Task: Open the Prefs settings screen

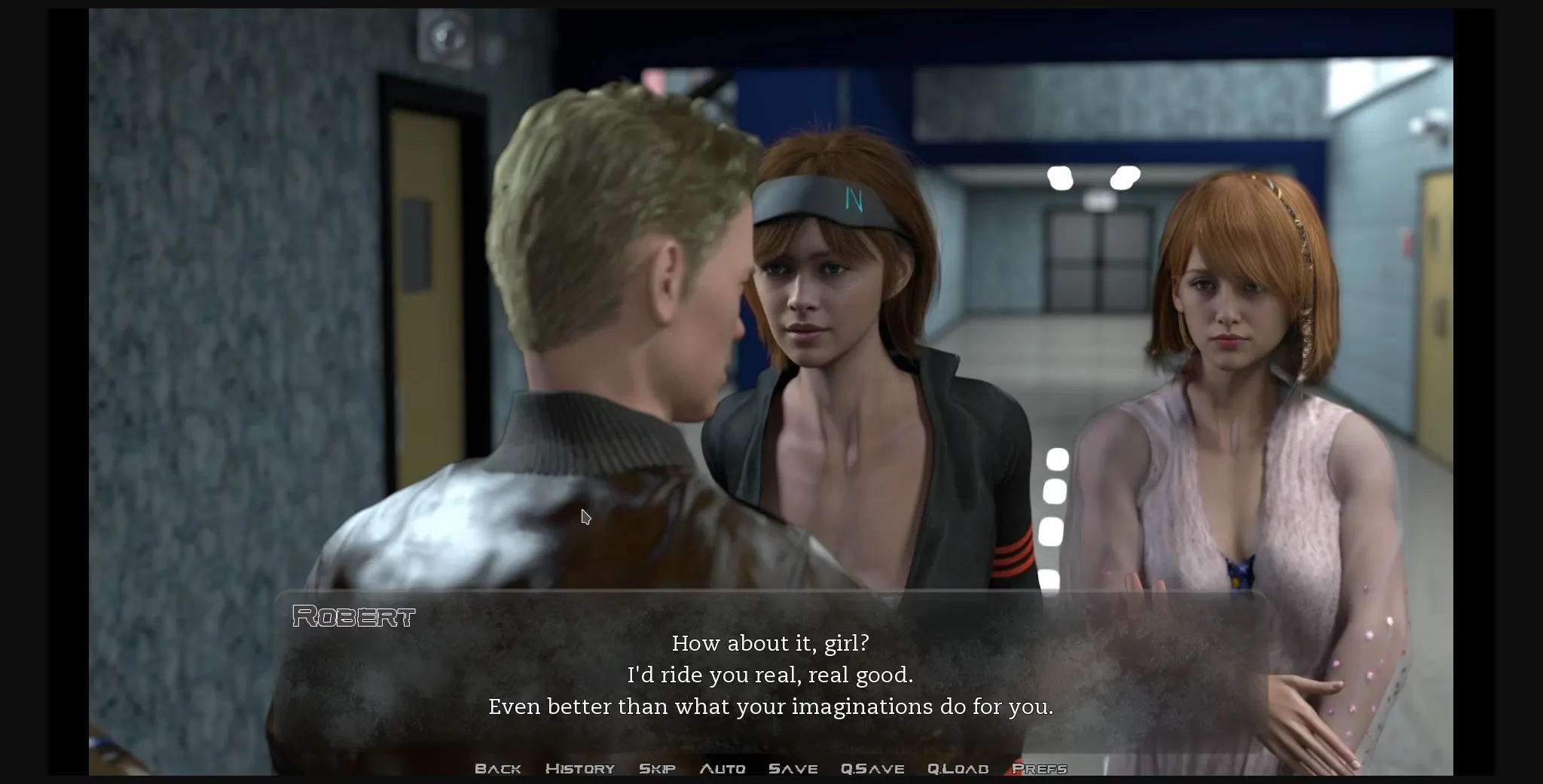Action: pyautogui.click(x=1040, y=768)
